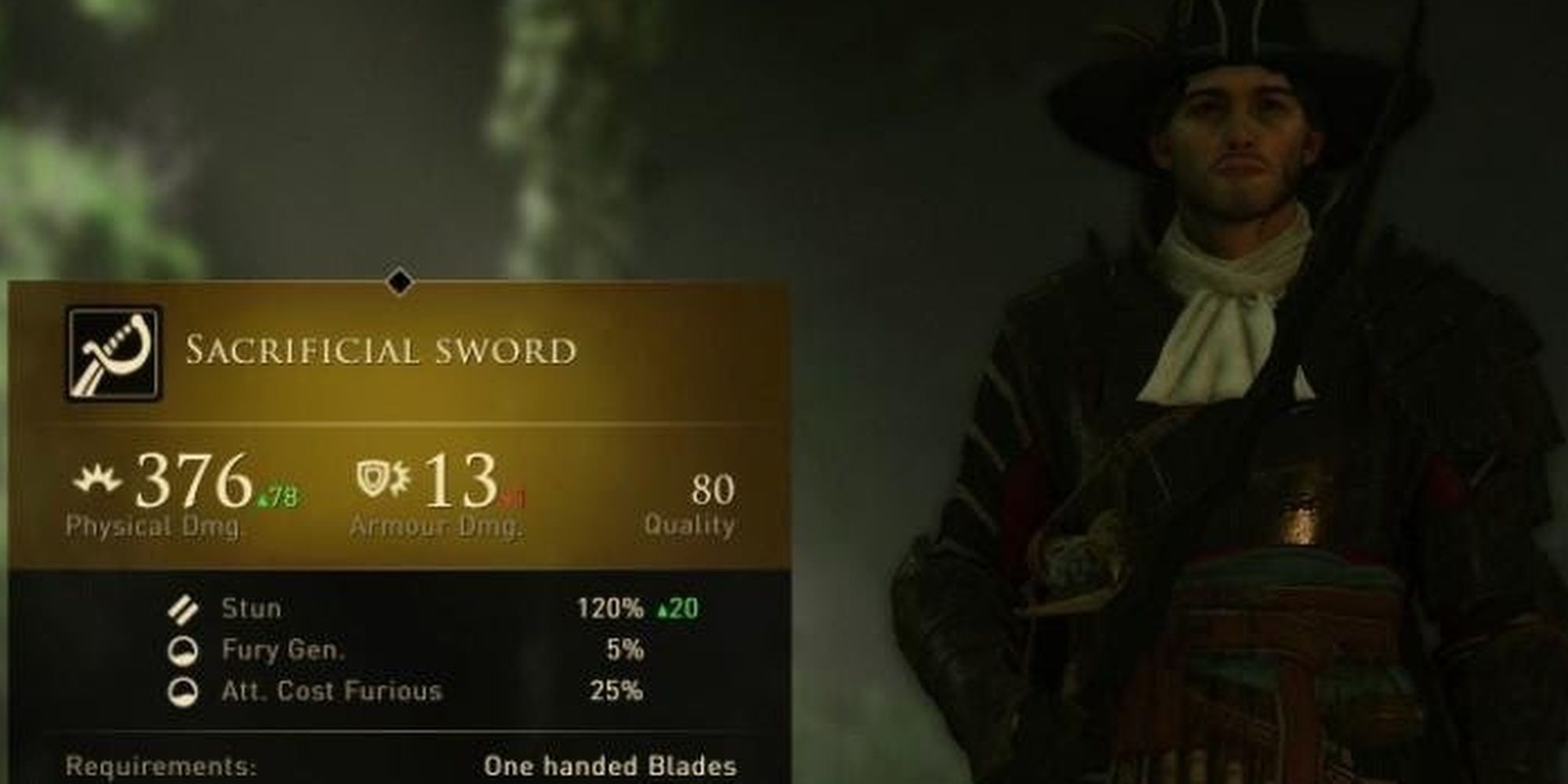The width and height of the screenshot is (1568, 784).
Task: Click the circular Fury Gen stat icon
Action: [x=183, y=650]
